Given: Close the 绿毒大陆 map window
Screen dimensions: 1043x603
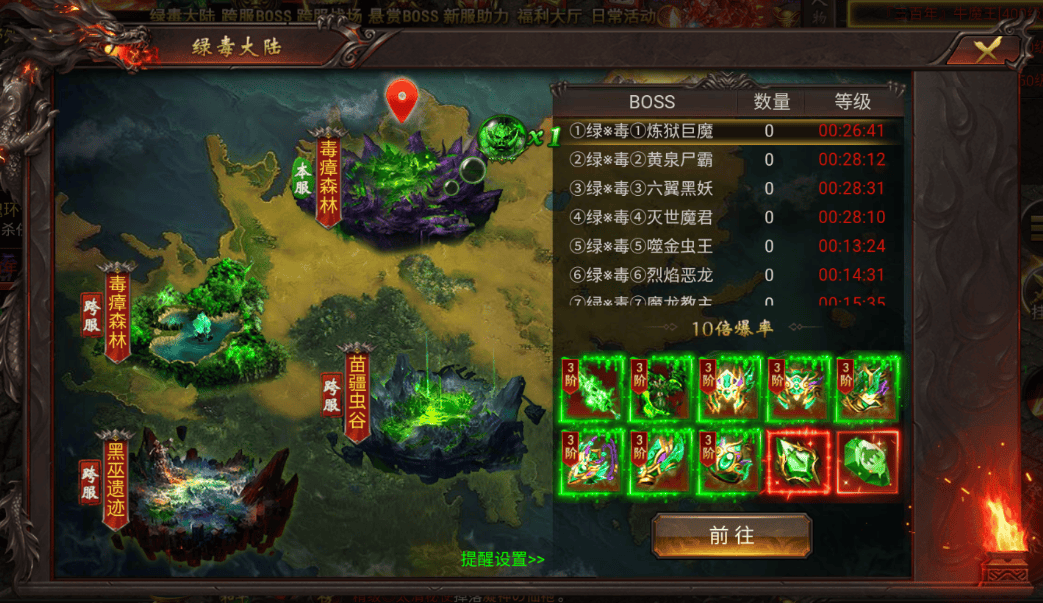Looking at the screenshot, I should point(986,50).
